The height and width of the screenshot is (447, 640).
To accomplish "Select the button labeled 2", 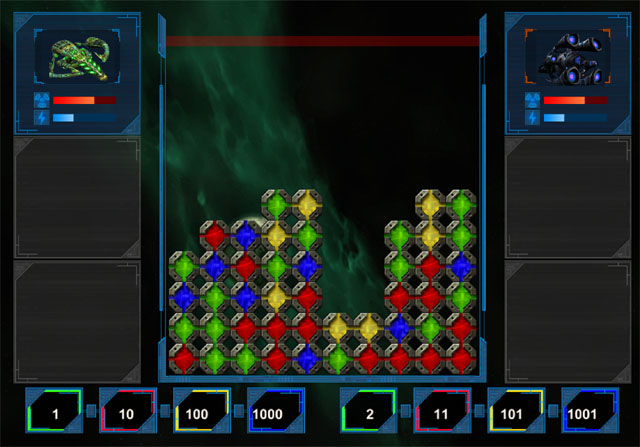I will 370,413.
